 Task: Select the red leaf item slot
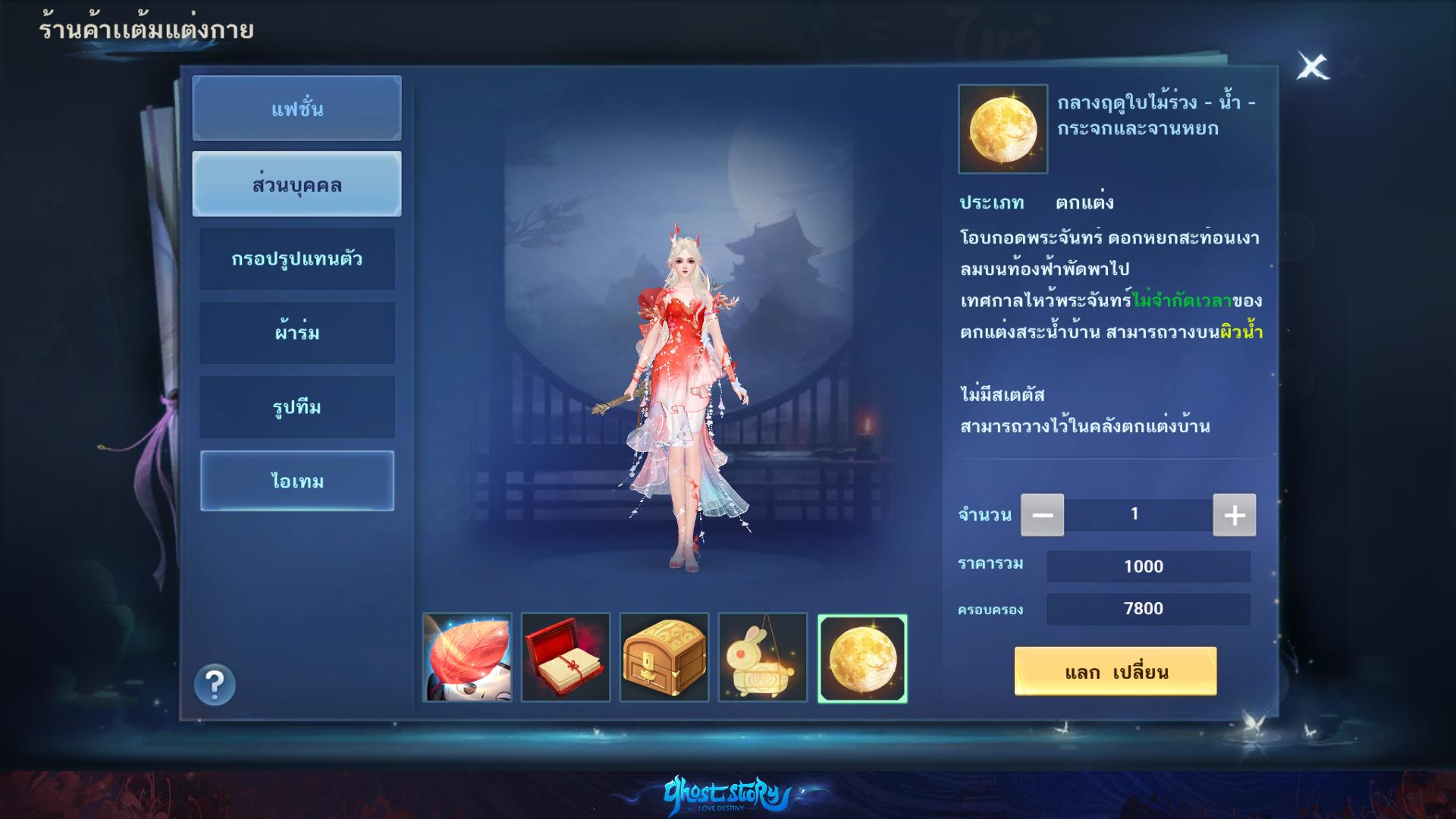[x=467, y=657]
